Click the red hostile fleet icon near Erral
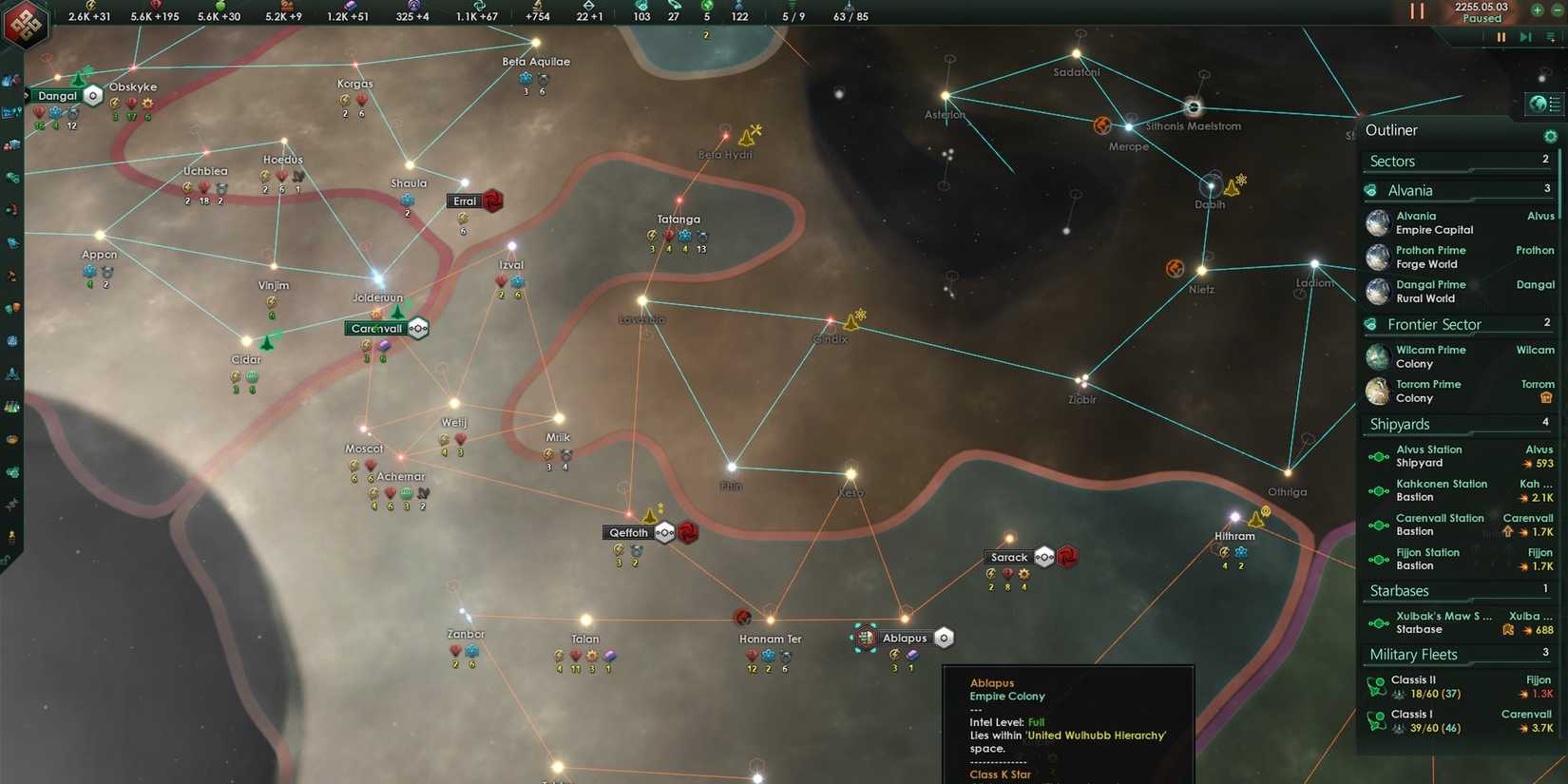 click(x=492, y=201)
